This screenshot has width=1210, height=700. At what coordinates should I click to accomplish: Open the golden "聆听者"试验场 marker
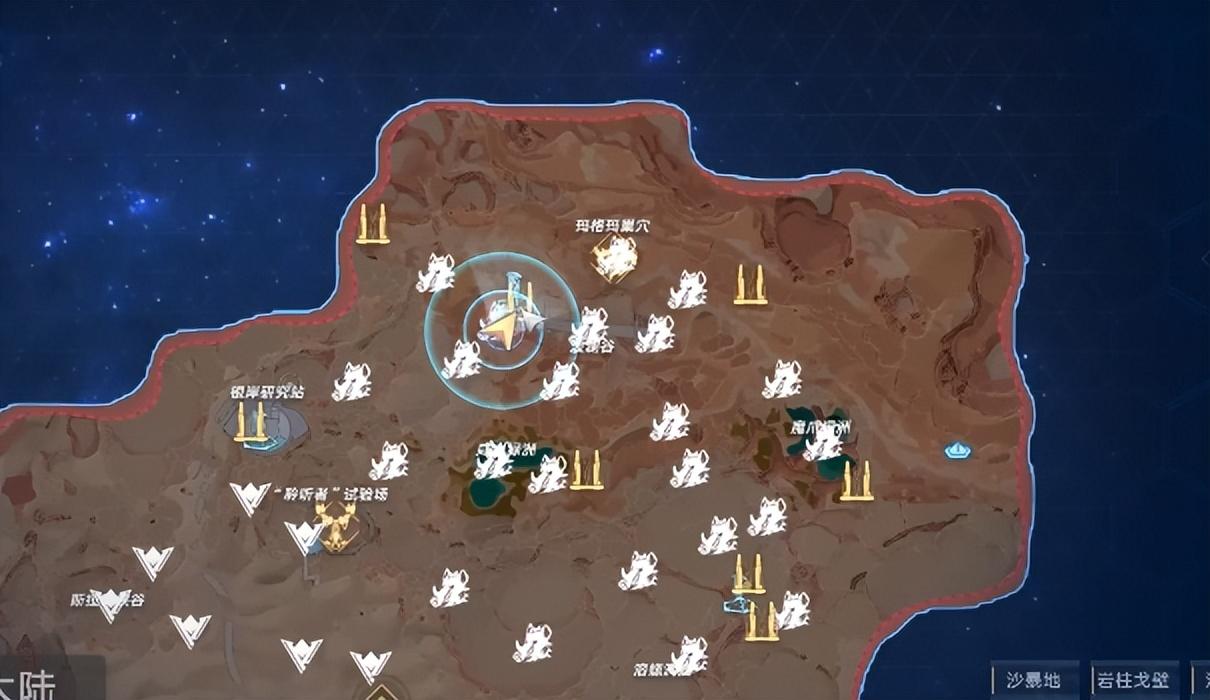(335, 525)
